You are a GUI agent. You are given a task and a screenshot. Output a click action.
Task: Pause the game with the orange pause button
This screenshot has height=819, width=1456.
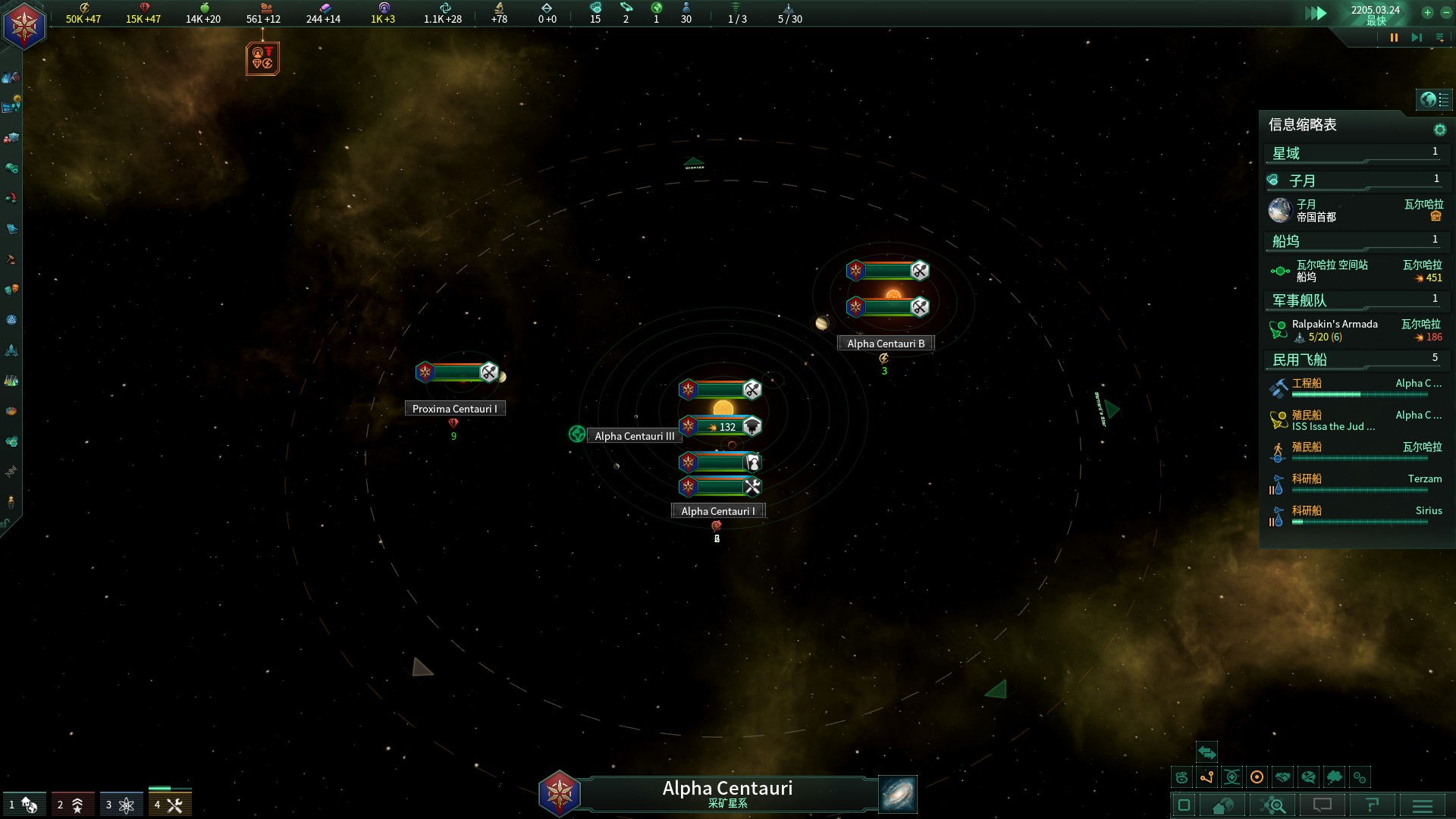click(x=1394, y=38)
